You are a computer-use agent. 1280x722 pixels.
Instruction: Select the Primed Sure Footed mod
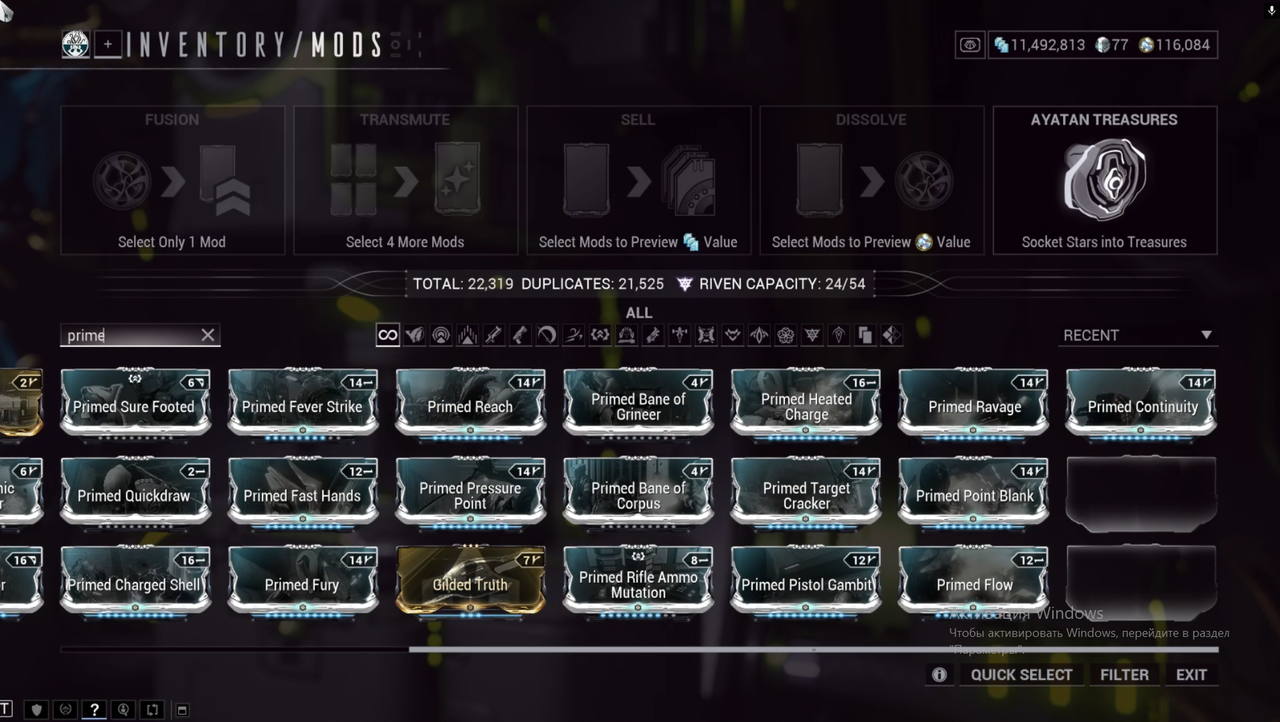[135, 403]
